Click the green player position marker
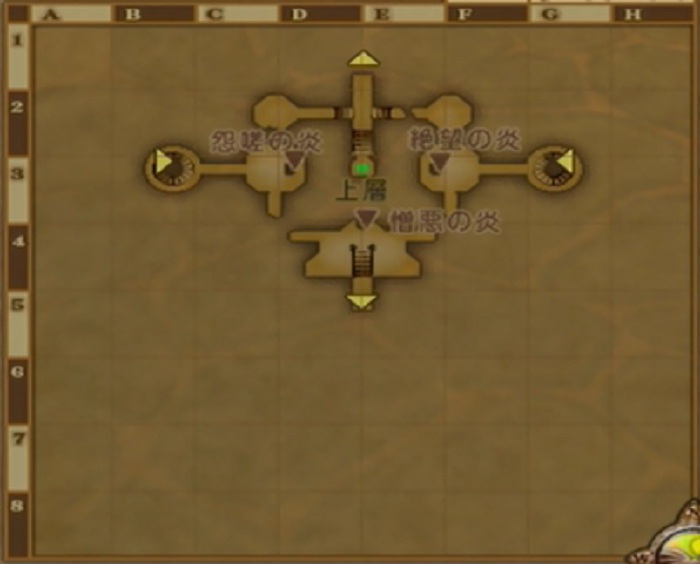Viewport: 700px width, 564px height. (361, 167)
